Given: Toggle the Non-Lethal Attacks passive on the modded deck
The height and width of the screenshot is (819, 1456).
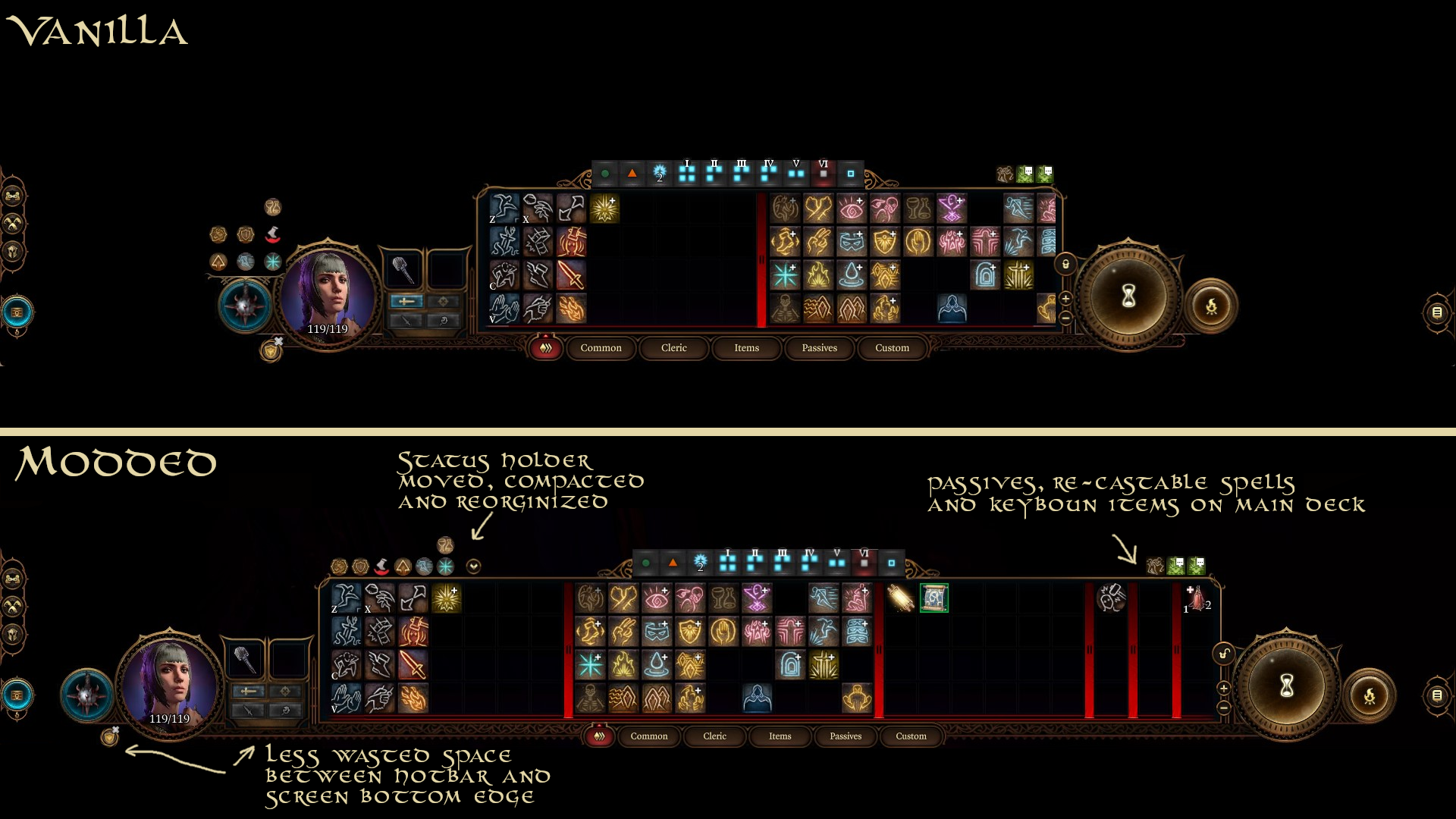Looking at the screenshot, I should pyautogui.click(x=1112, y=598).
